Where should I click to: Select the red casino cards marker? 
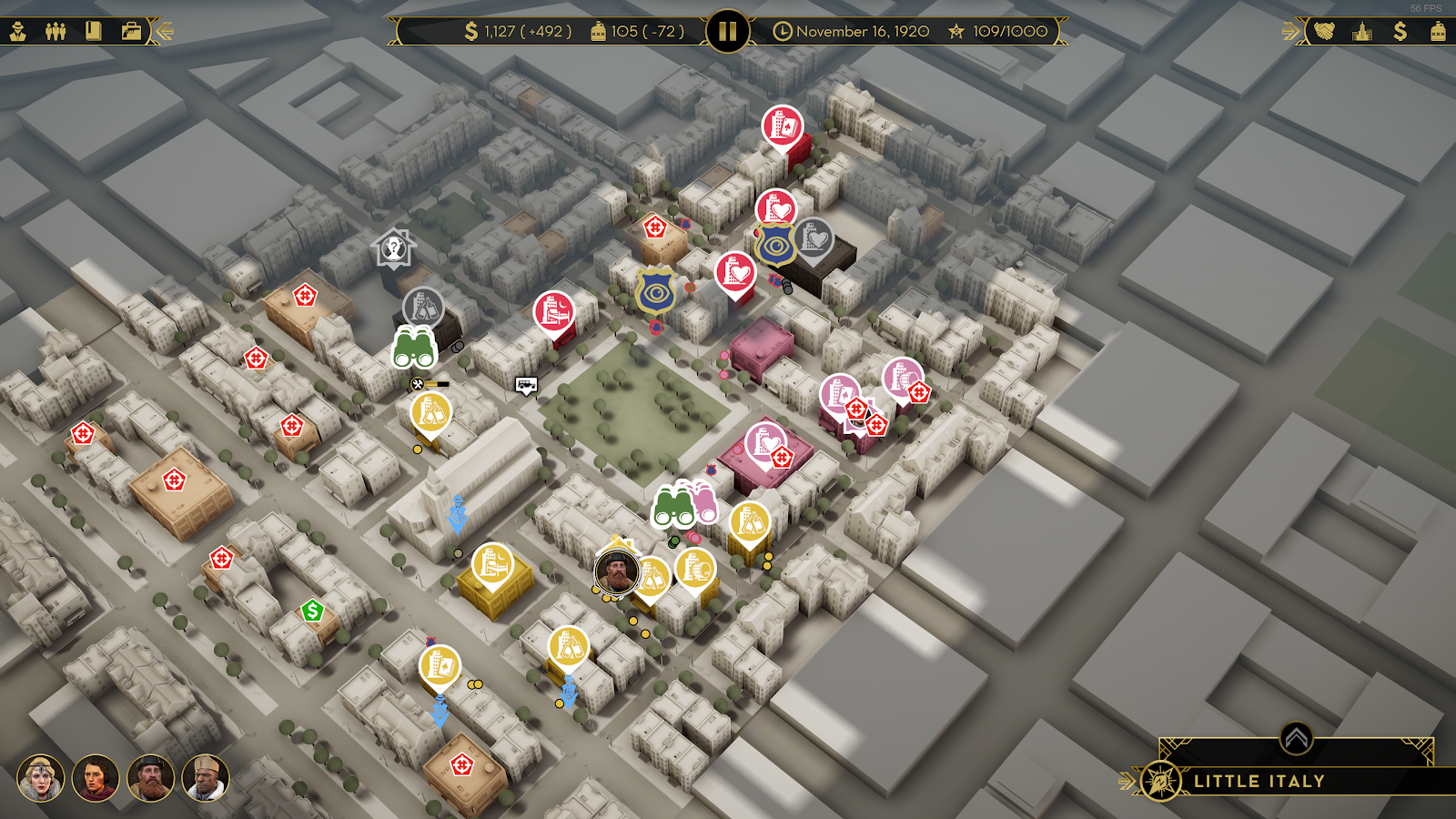[x=782, y=126]
